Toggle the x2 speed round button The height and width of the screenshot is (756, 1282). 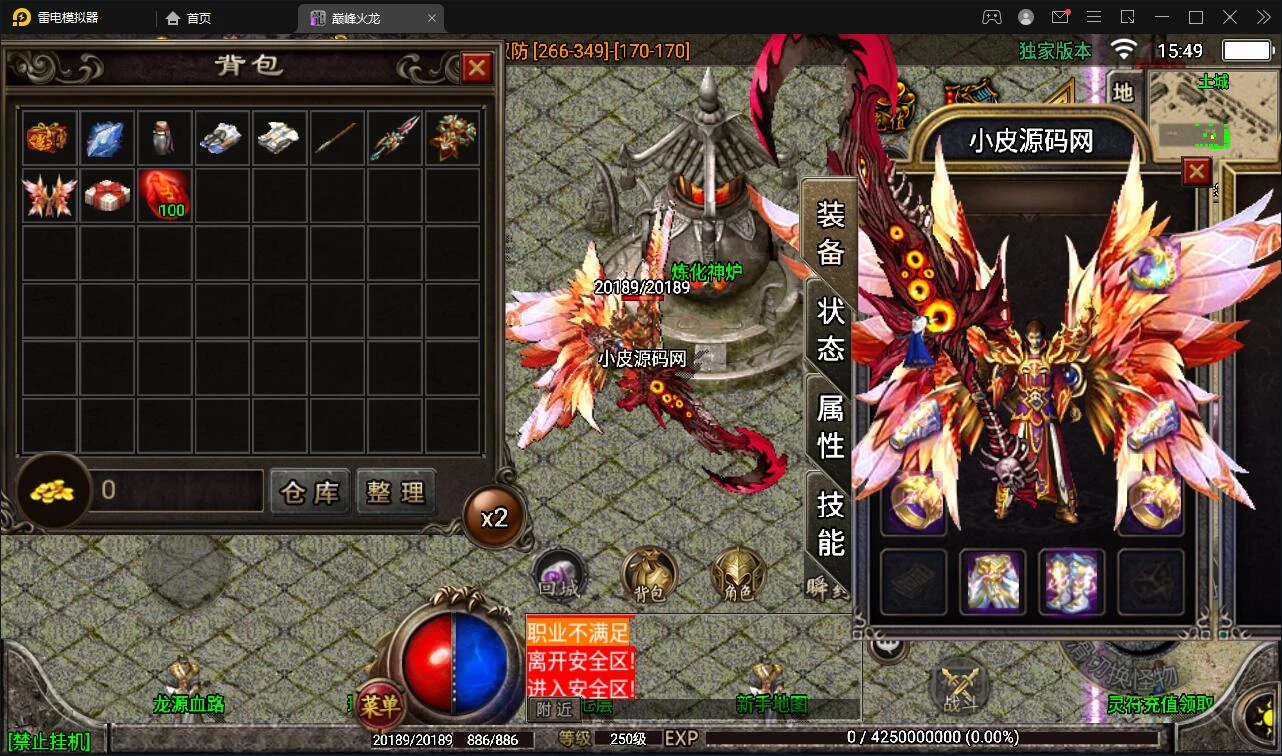click(x=494, y=517)
